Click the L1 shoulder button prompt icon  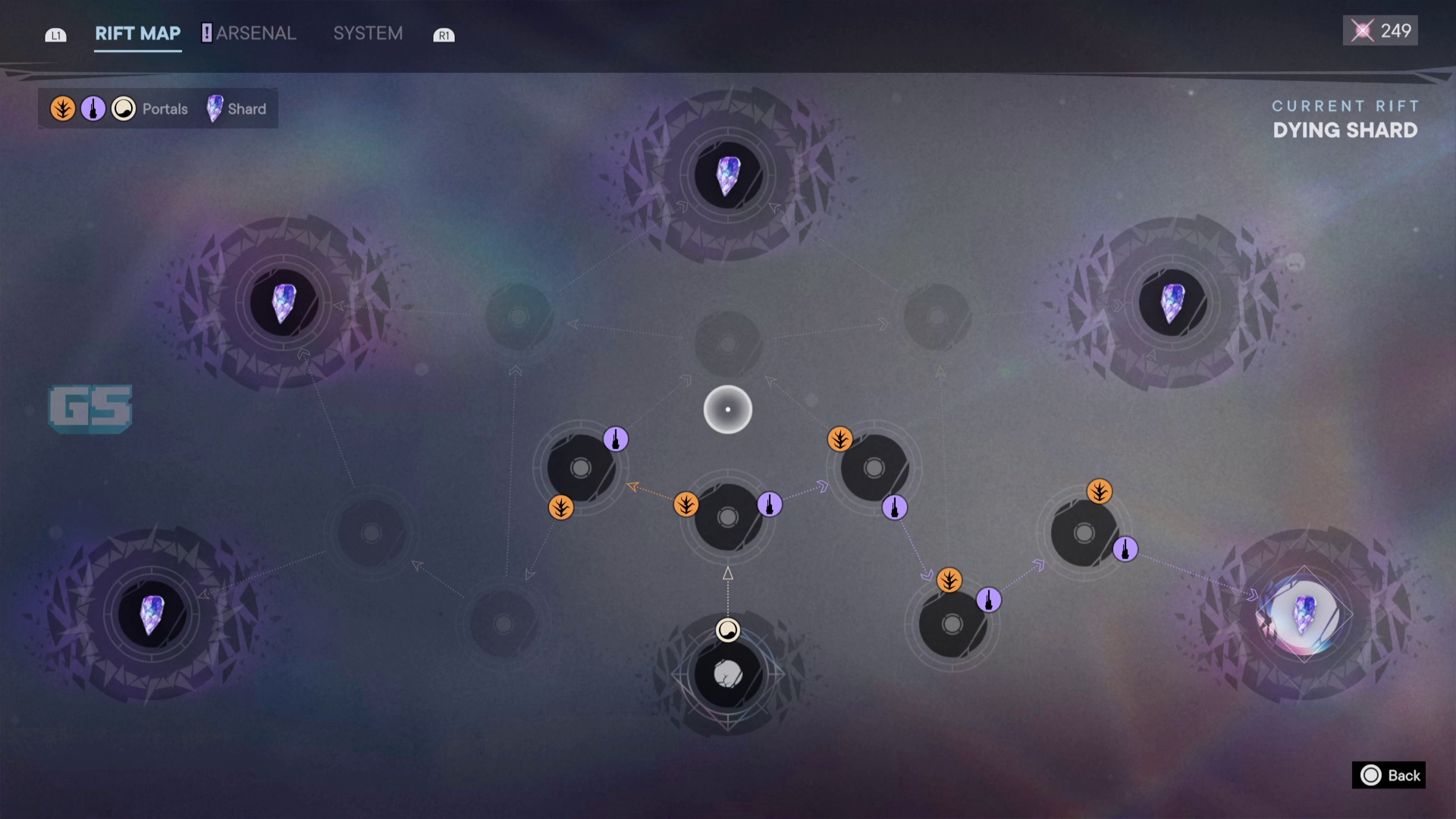coord(55,34)
